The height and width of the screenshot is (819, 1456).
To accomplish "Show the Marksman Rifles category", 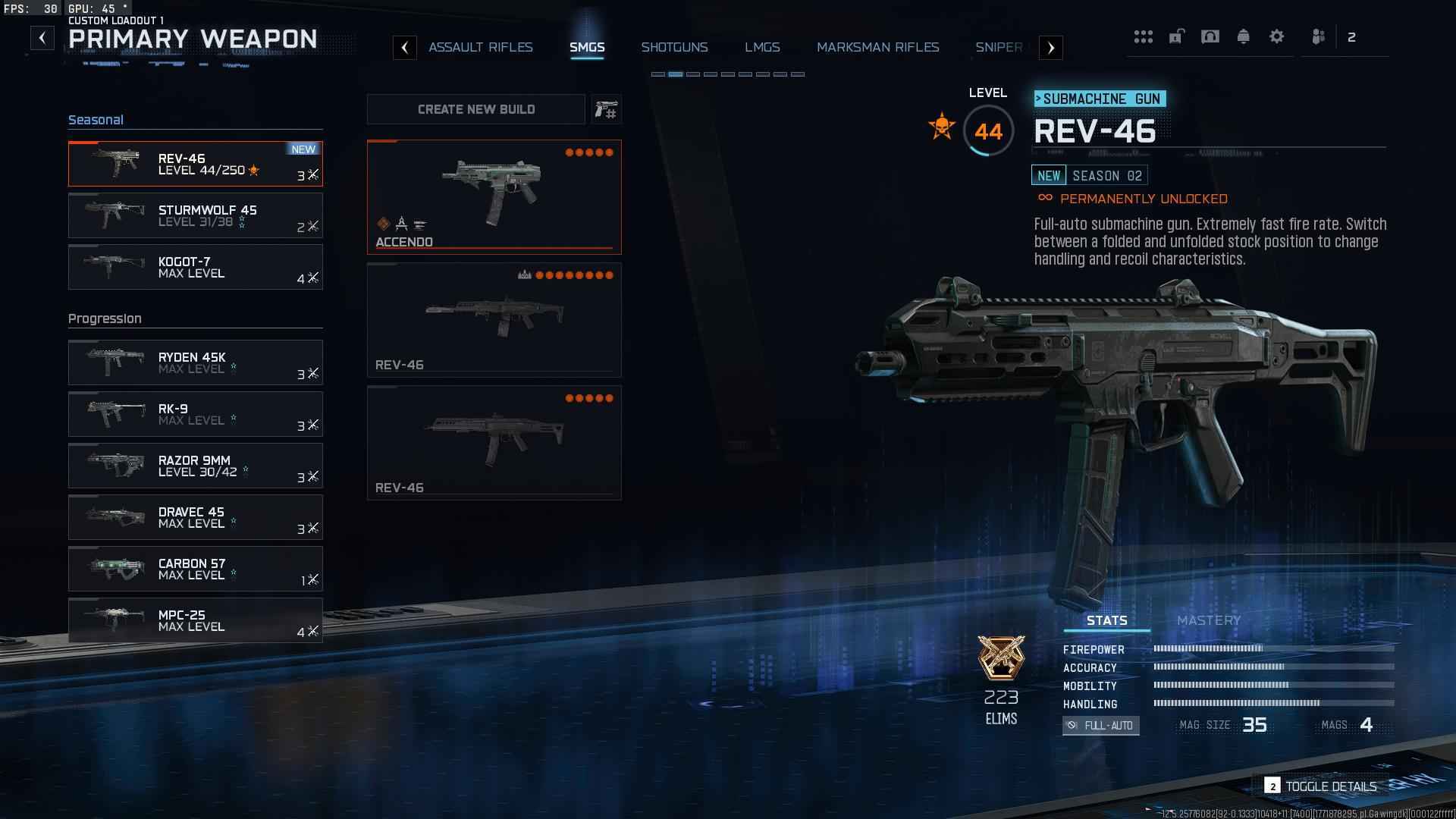I will (877, 47).
